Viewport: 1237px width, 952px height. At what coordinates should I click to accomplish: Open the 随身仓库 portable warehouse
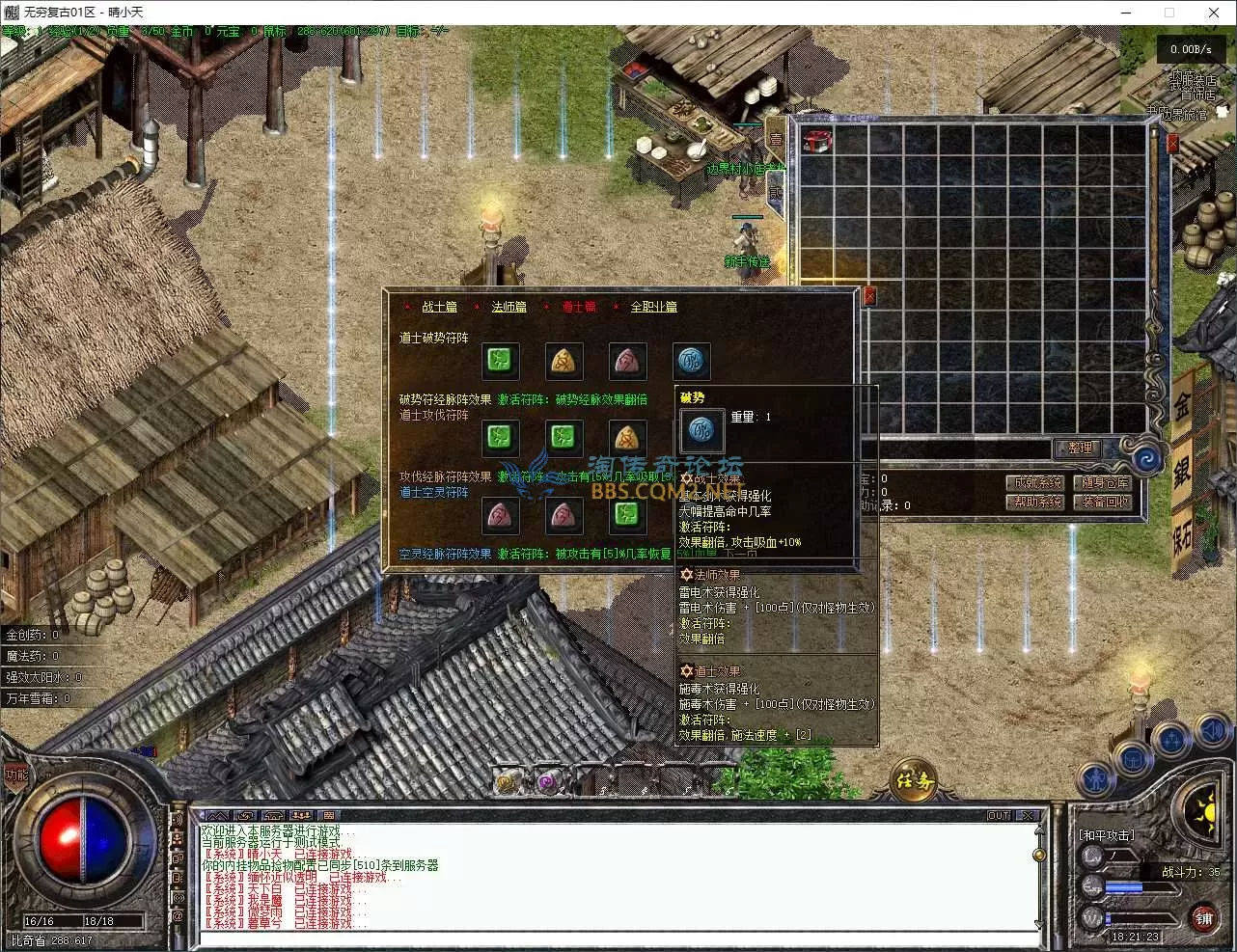(x=1105, y=482)
